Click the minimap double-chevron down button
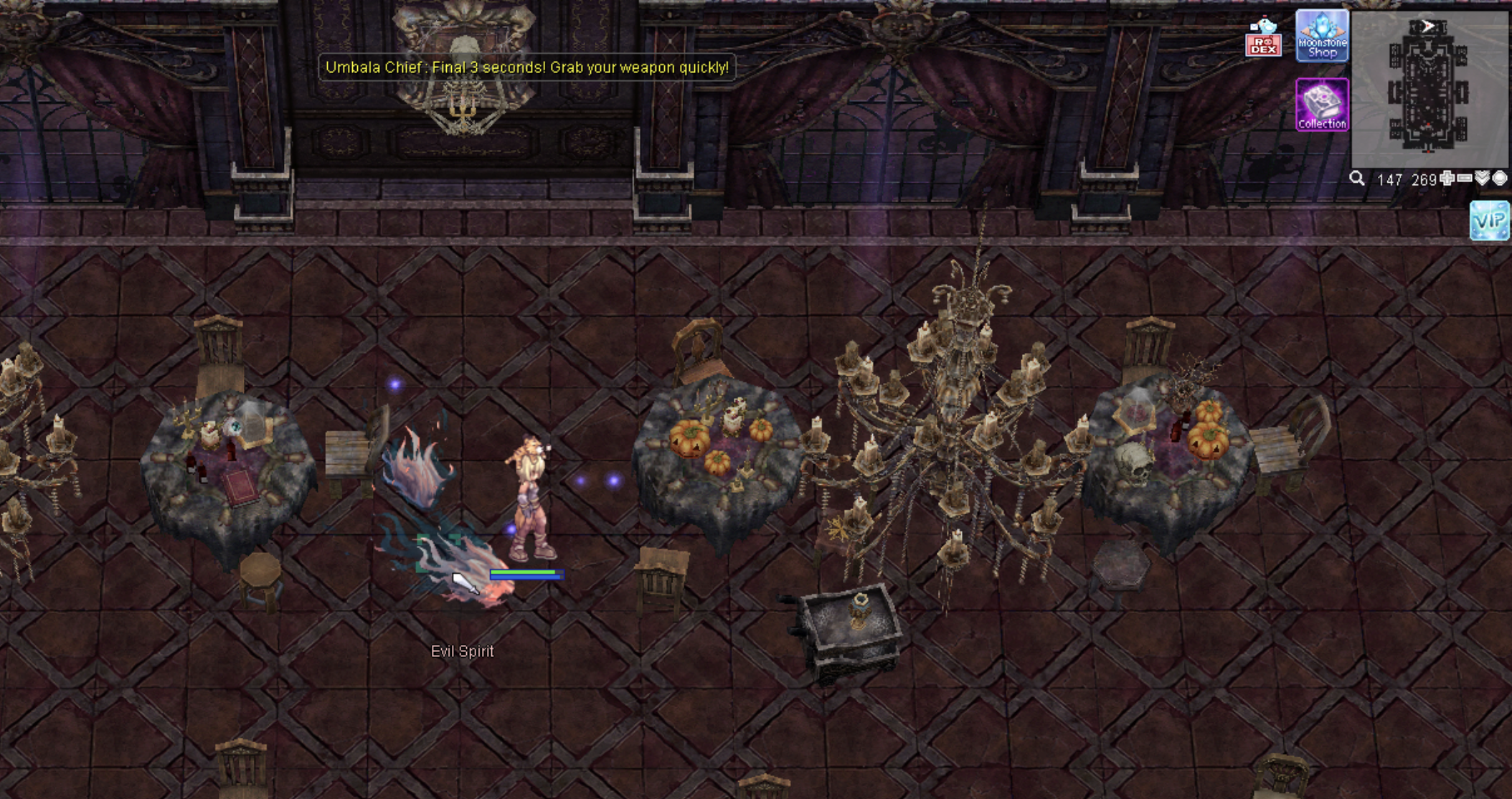The width and height of the screenshot is (1512, 799). [1482, 179]
